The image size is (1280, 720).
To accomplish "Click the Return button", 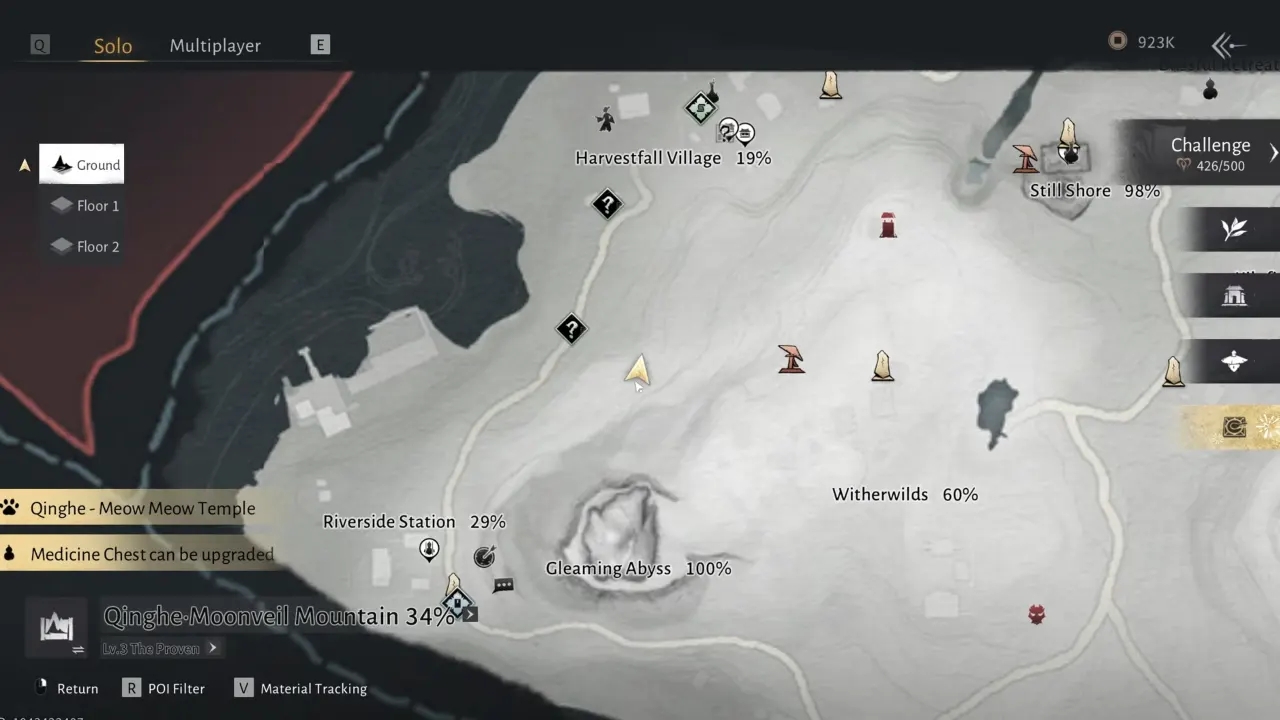I will [x=66, y=688].
